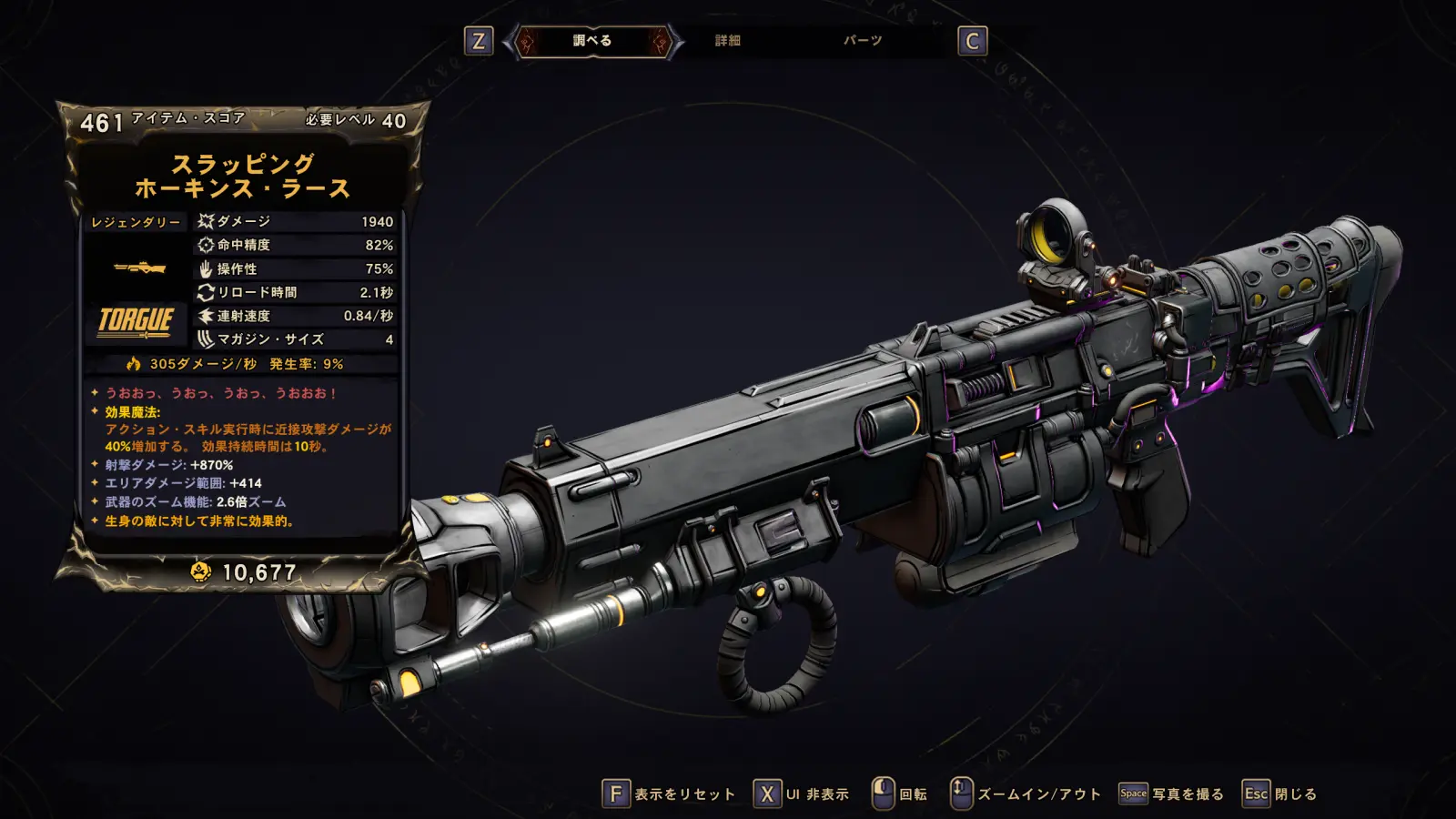Switch to the 詳細 details tab
The image size is (1456, 819).
coord(728,41)
